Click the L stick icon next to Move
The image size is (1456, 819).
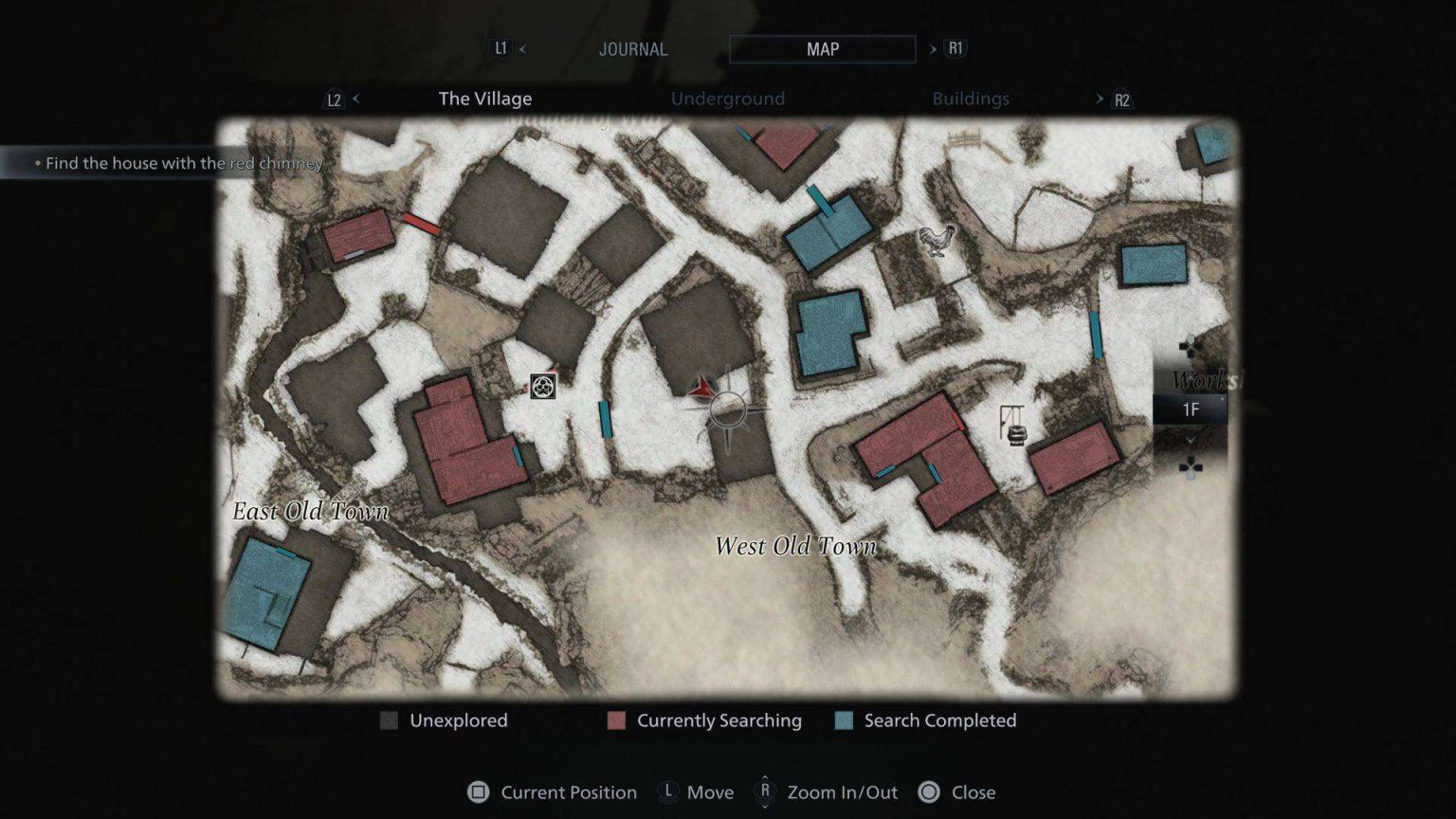pyautogui.click(x=666, y=792)
